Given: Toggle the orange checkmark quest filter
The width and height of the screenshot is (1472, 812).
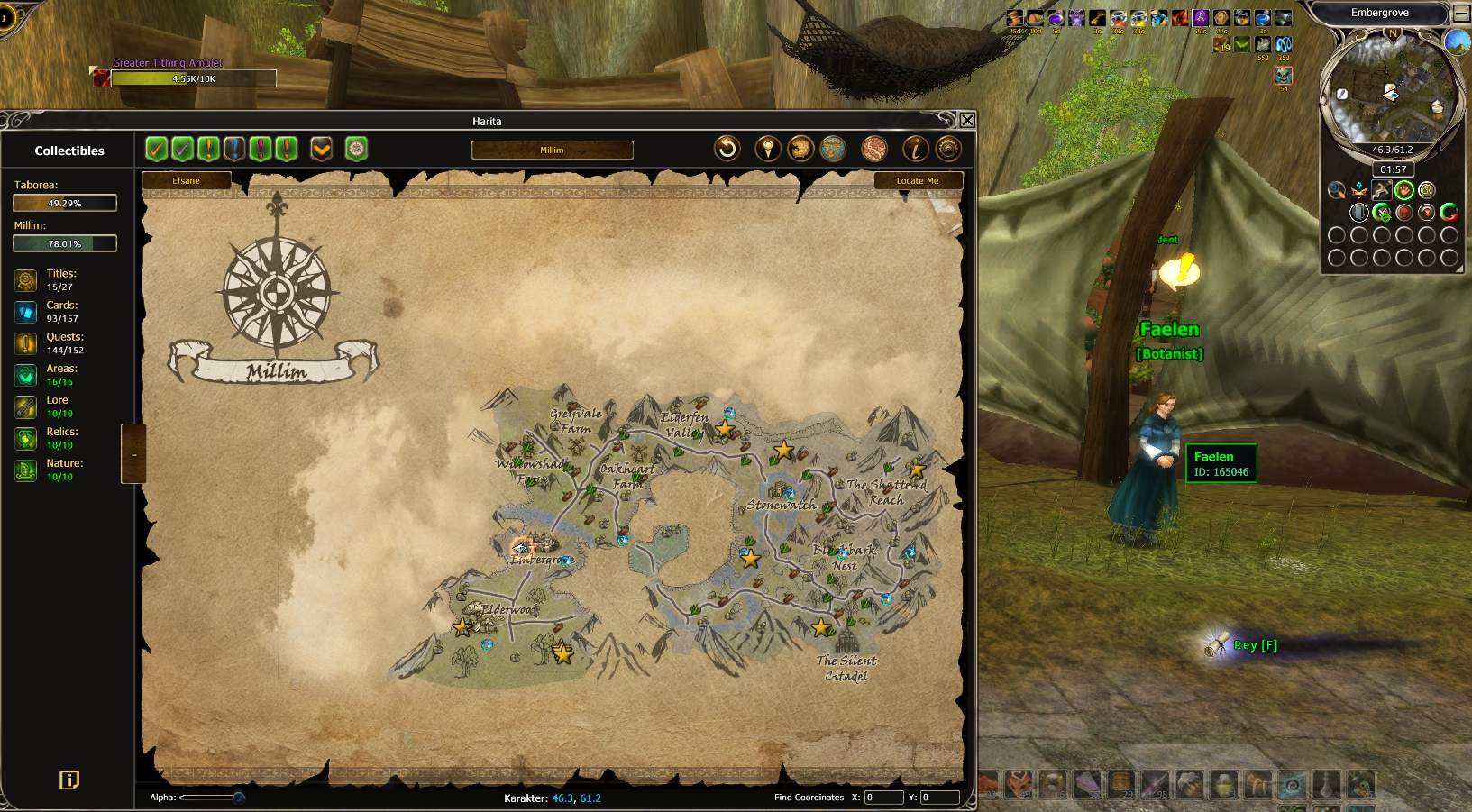Looking at the screenshot, I should 156,149.
